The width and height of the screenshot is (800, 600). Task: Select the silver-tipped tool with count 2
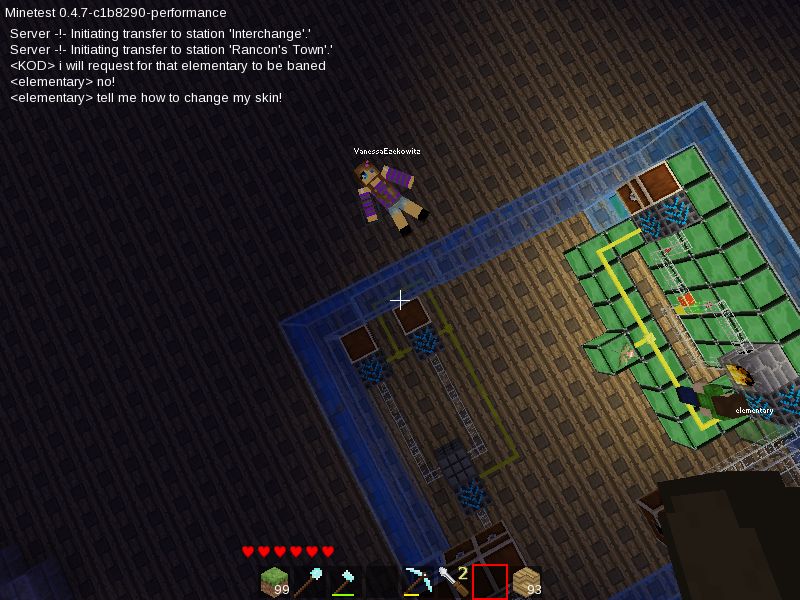click(453, 581)
